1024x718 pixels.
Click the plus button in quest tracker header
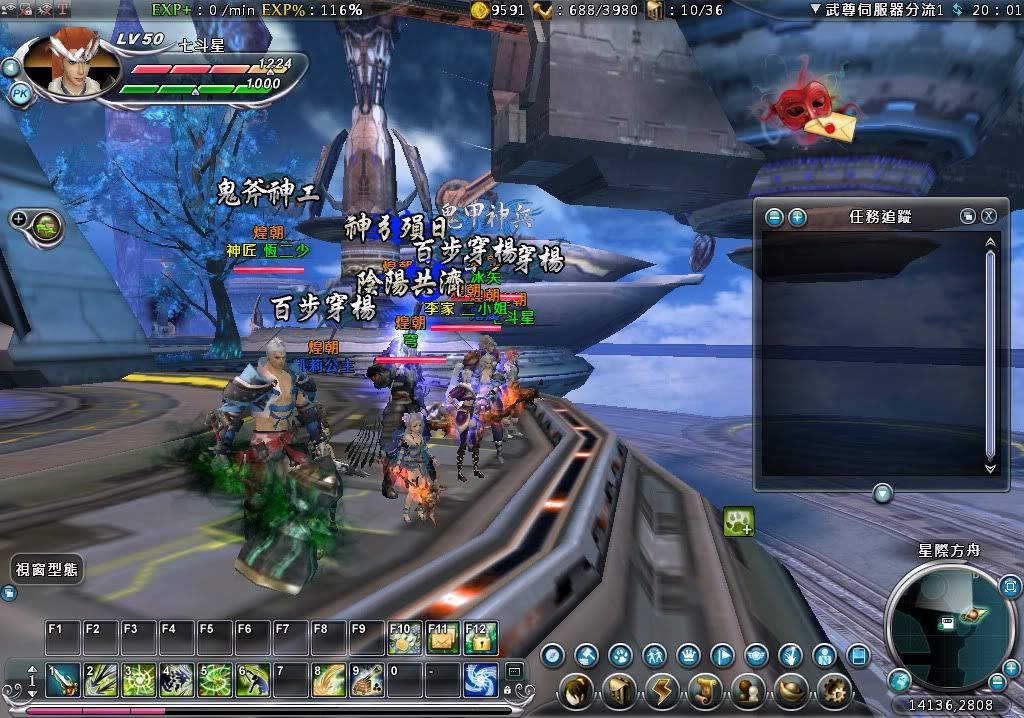click(797, 216)
